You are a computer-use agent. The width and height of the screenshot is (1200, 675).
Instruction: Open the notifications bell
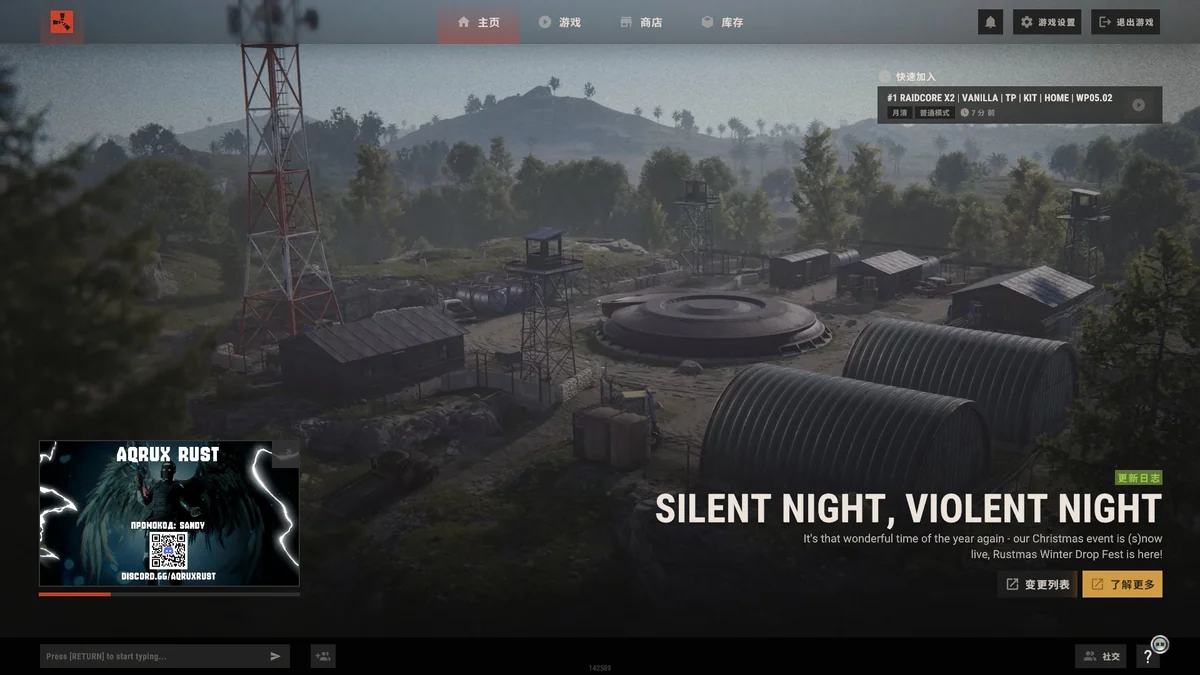pos(990,22)
